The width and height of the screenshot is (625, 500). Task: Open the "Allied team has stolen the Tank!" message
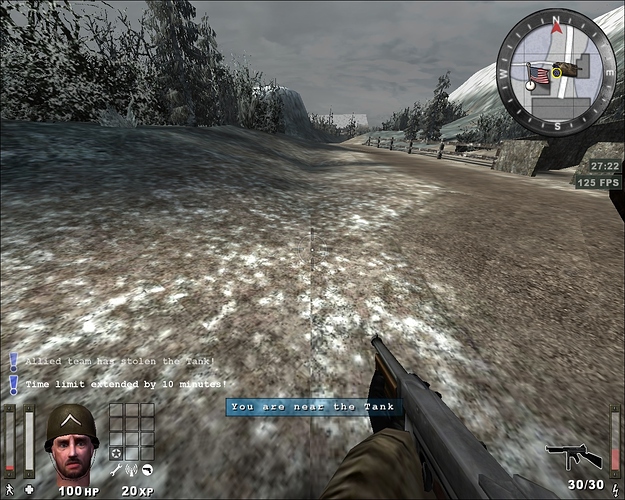tap(120, 361)
